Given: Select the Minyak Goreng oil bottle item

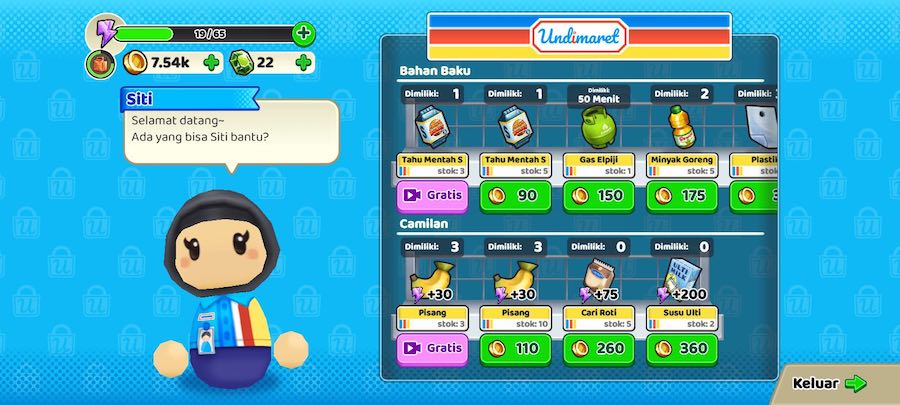Looking at the screenshot, I should [683, 128].
